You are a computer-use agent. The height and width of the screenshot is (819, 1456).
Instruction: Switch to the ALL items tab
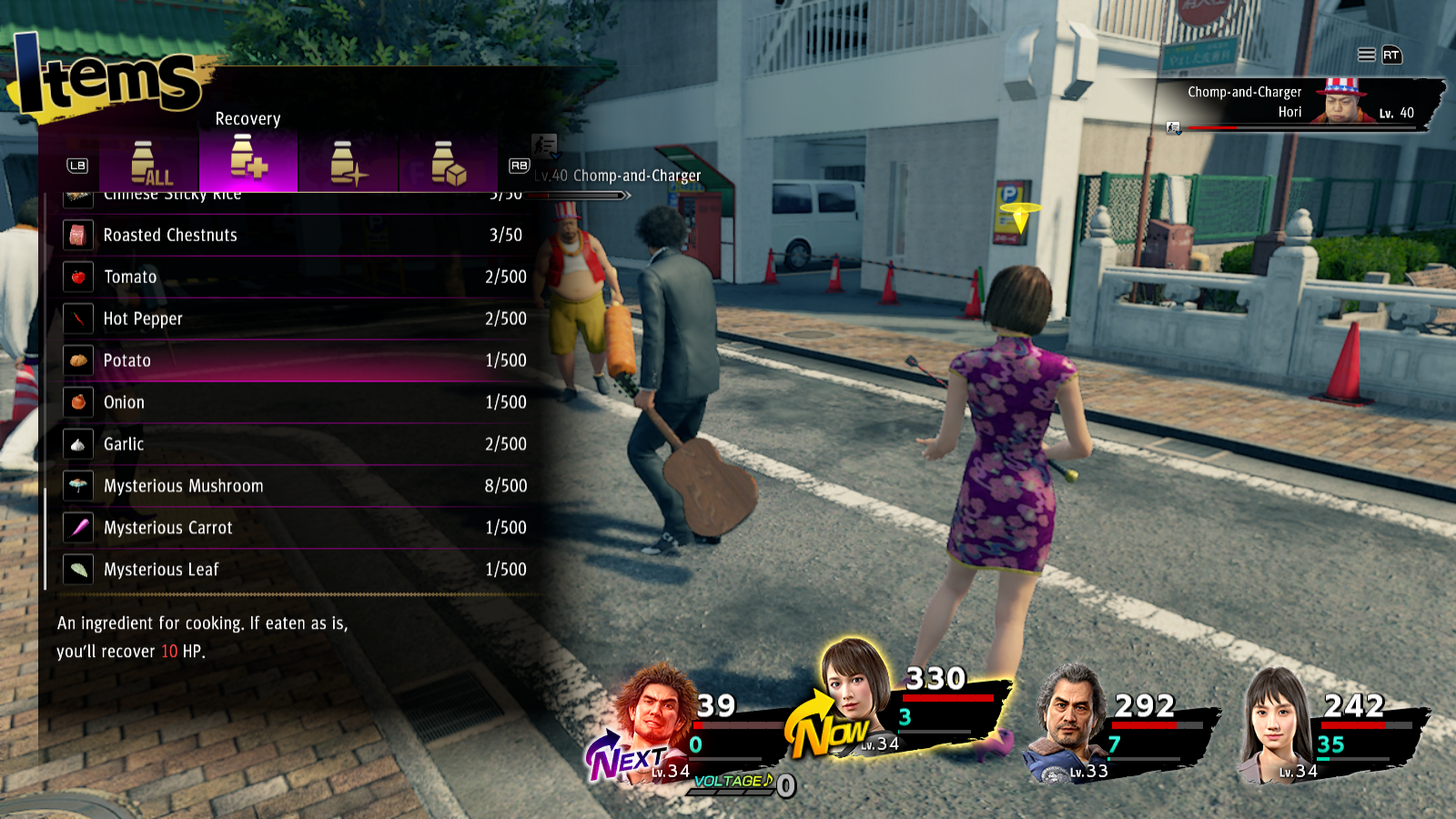[149, 164]
